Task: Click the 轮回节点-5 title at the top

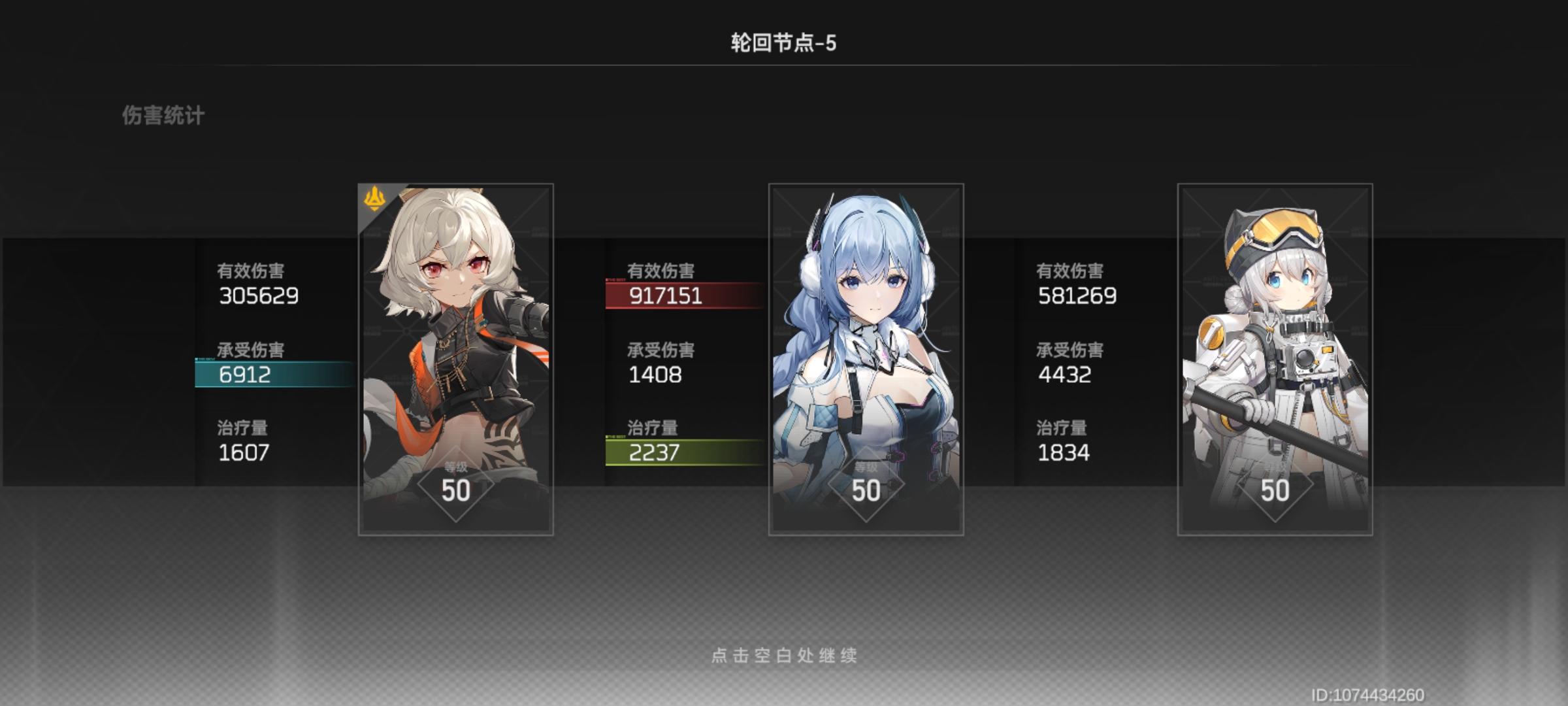Action: click(784, 41)
